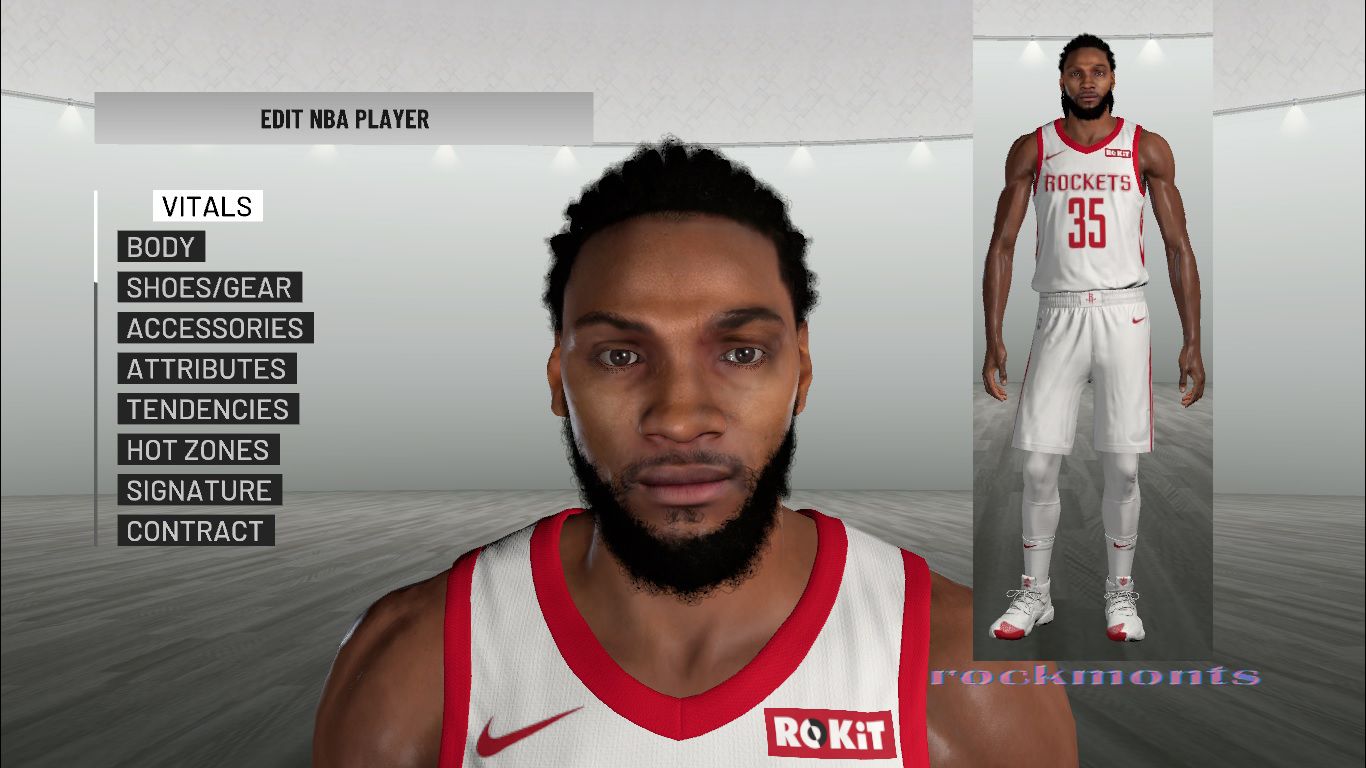Open the Hot Zones section
The height and width of the screenshot is (768, 1366).
pyautogui.click(x=198, y=450)
